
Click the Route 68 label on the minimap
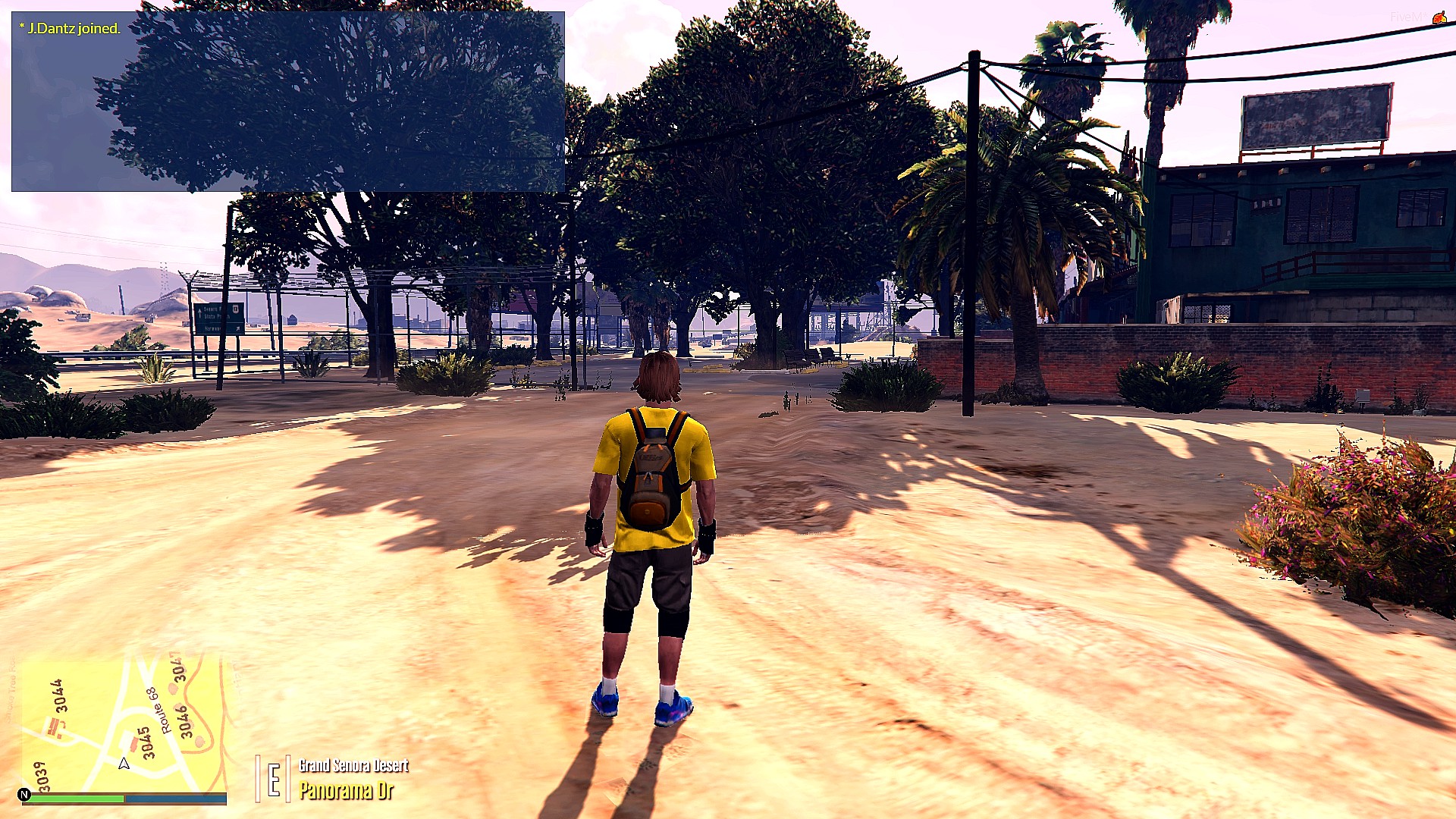(x=159, y=712)
